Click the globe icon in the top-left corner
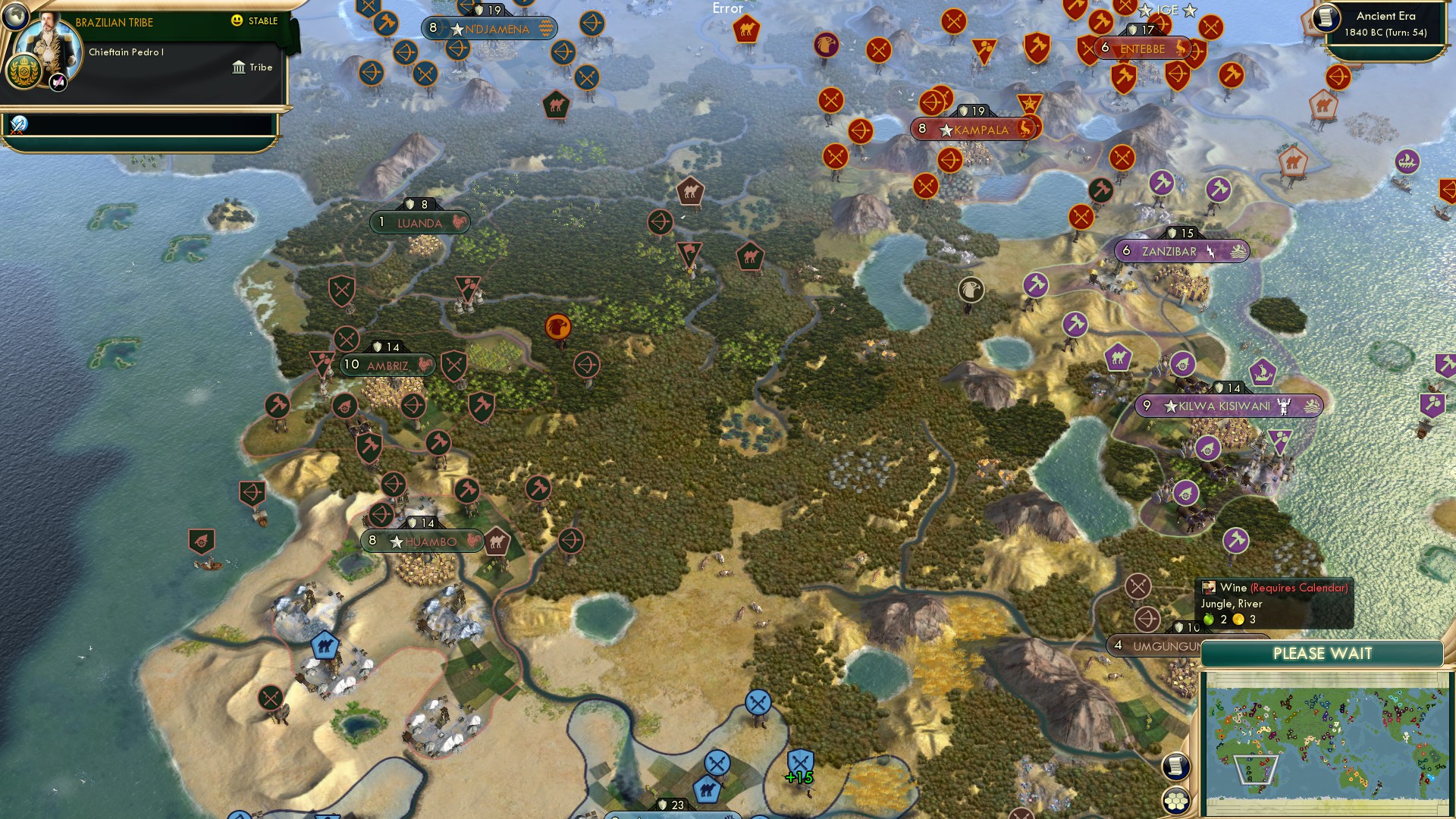Viewport: 1456px width, 819px height. coord(15,17)
